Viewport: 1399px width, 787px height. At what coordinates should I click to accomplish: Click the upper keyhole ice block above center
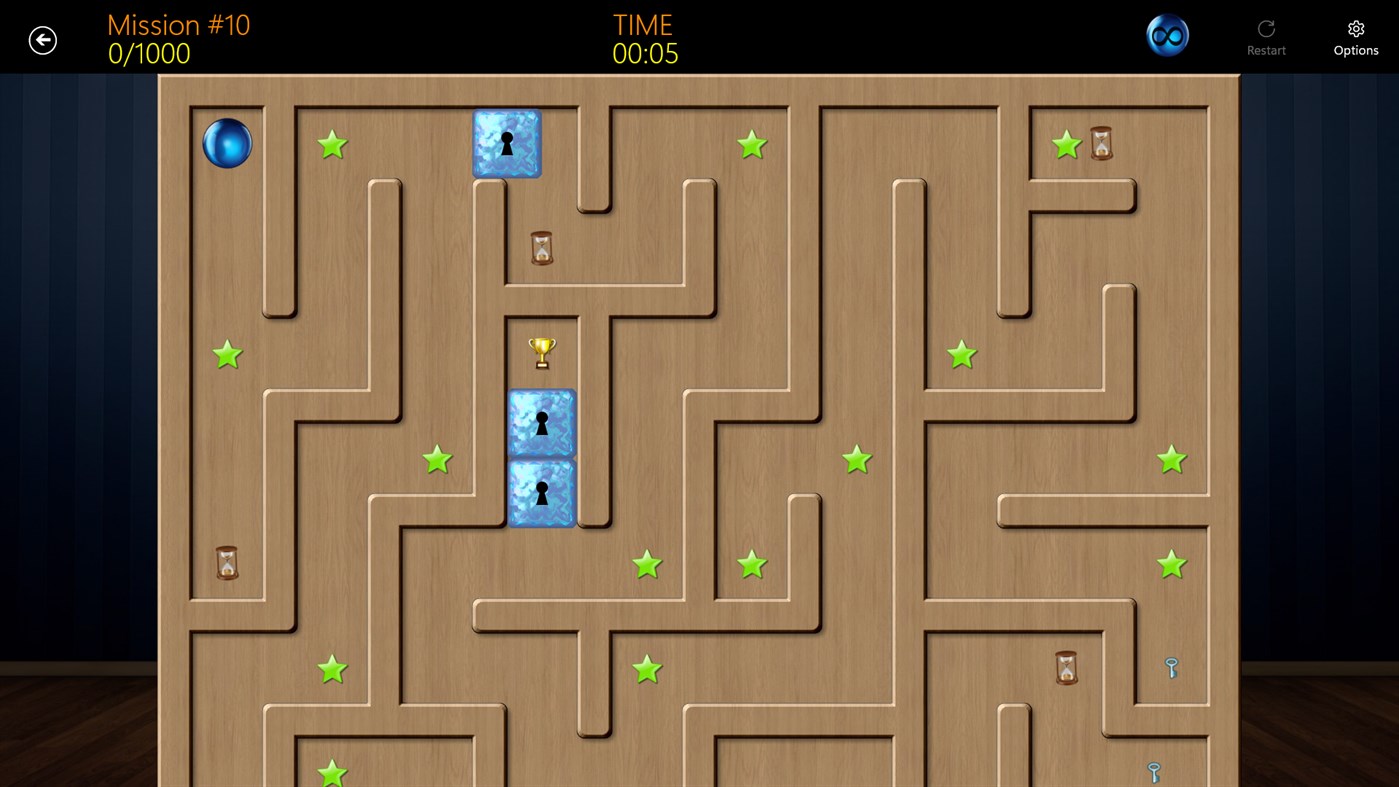(541, 423)
